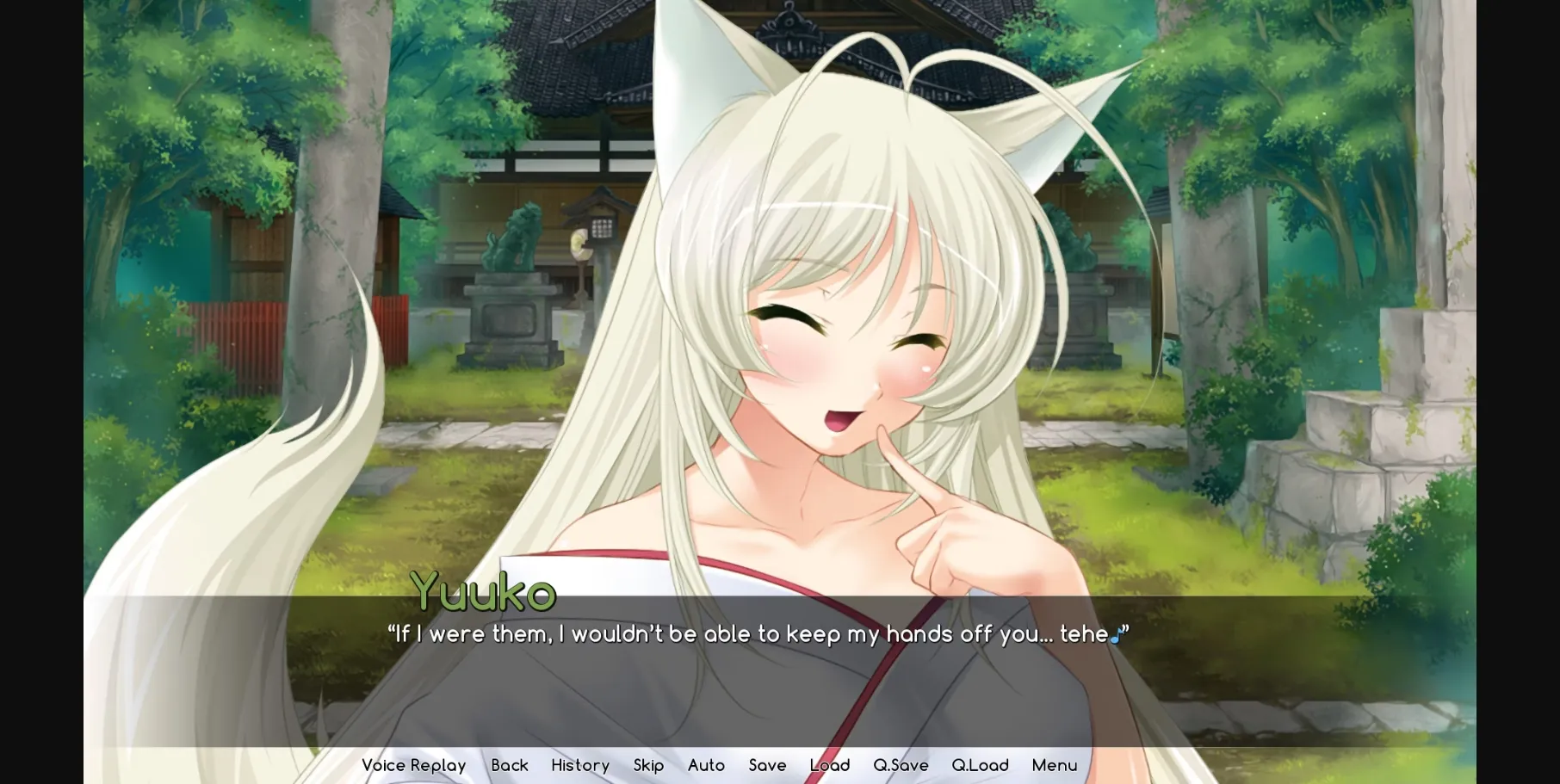Select Back to return to previous line

tap(510, 765)
